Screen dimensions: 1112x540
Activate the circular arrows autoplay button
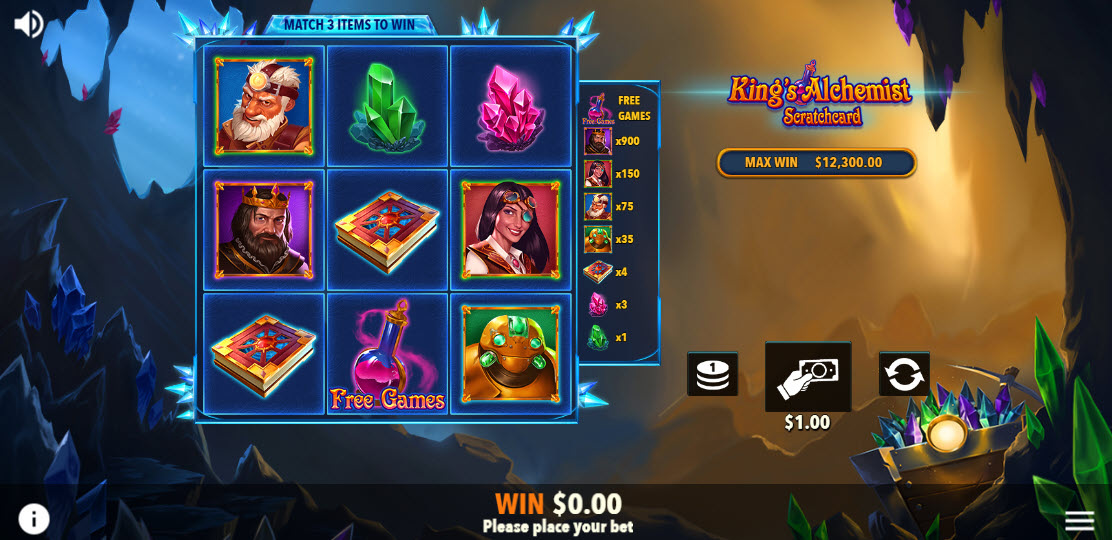coord(904,374)
